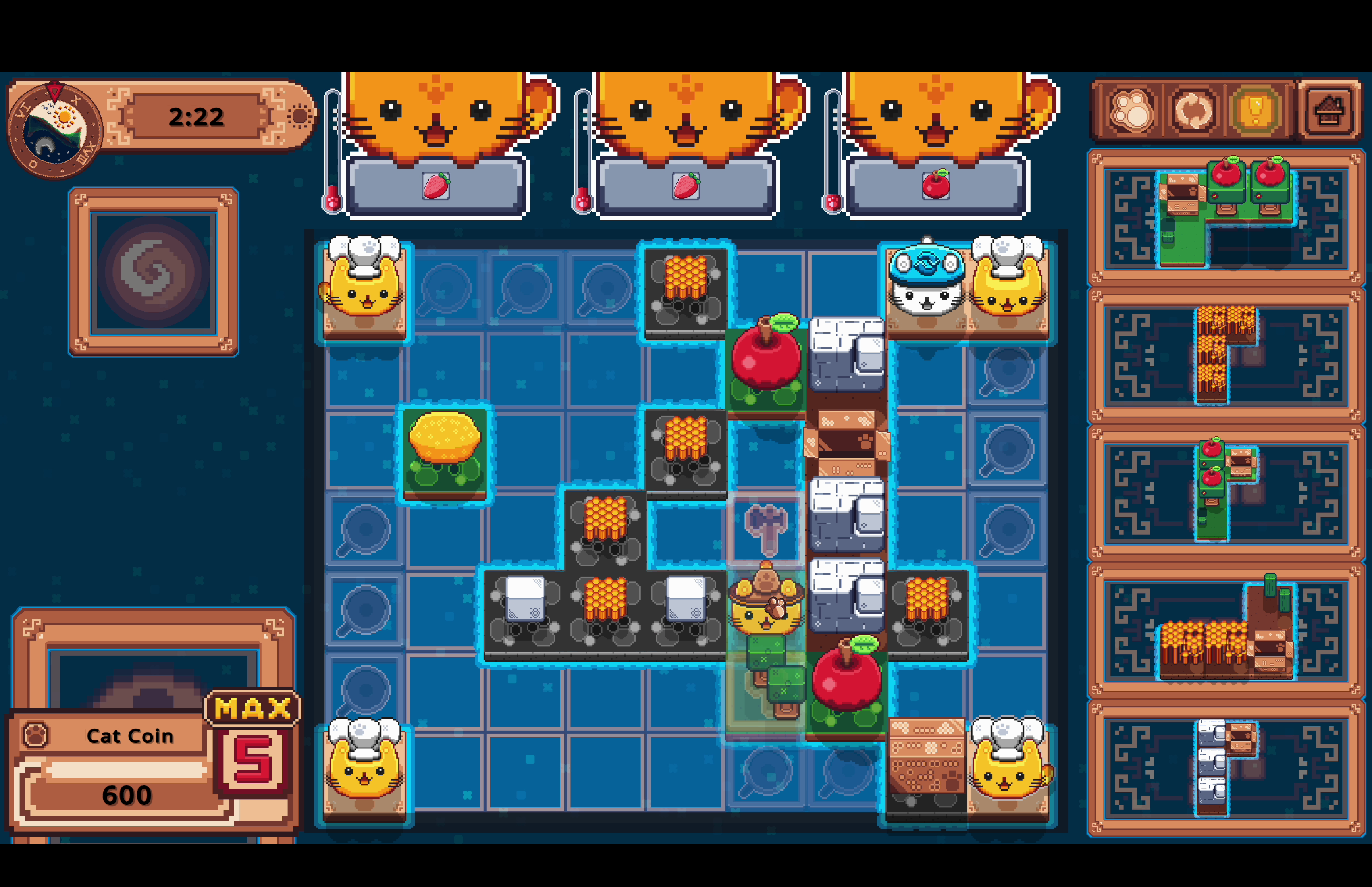Screen dimensions: 1372x887
Task: Select the first strawberry order tray
Action: pyautogui.click(x=436, y=186)
